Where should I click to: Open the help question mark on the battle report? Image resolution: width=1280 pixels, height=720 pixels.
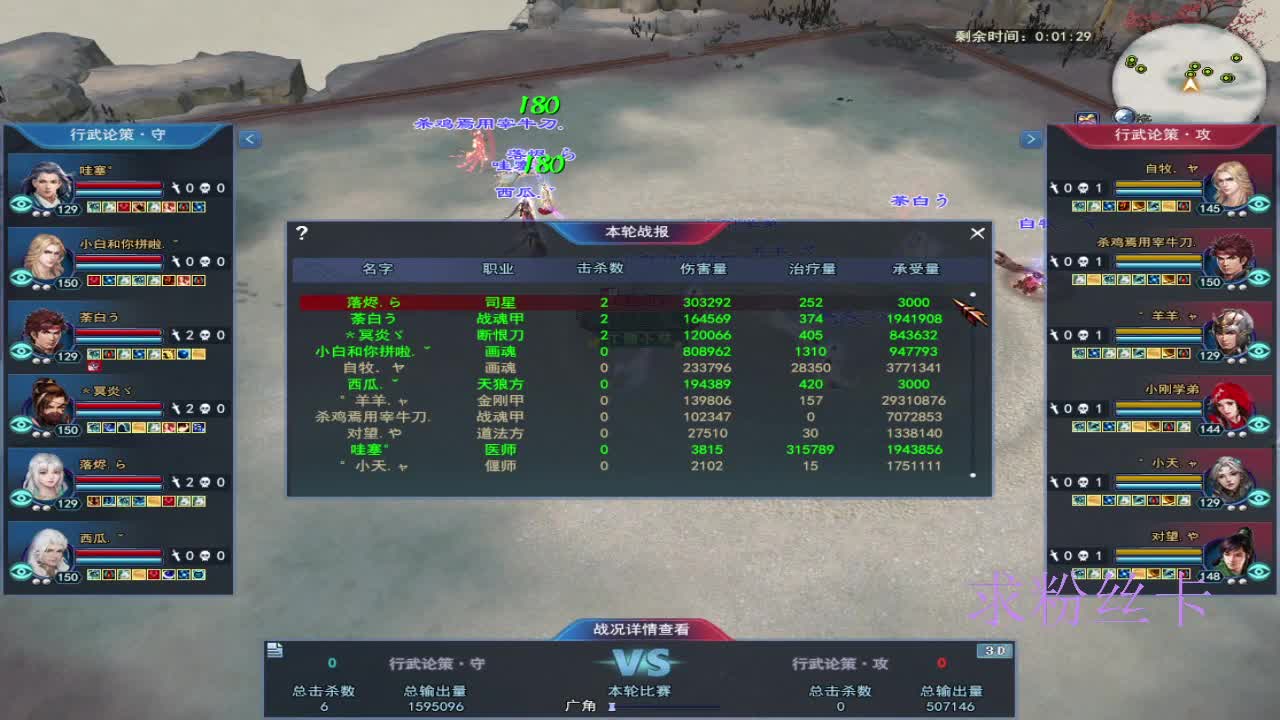(301, 232)
